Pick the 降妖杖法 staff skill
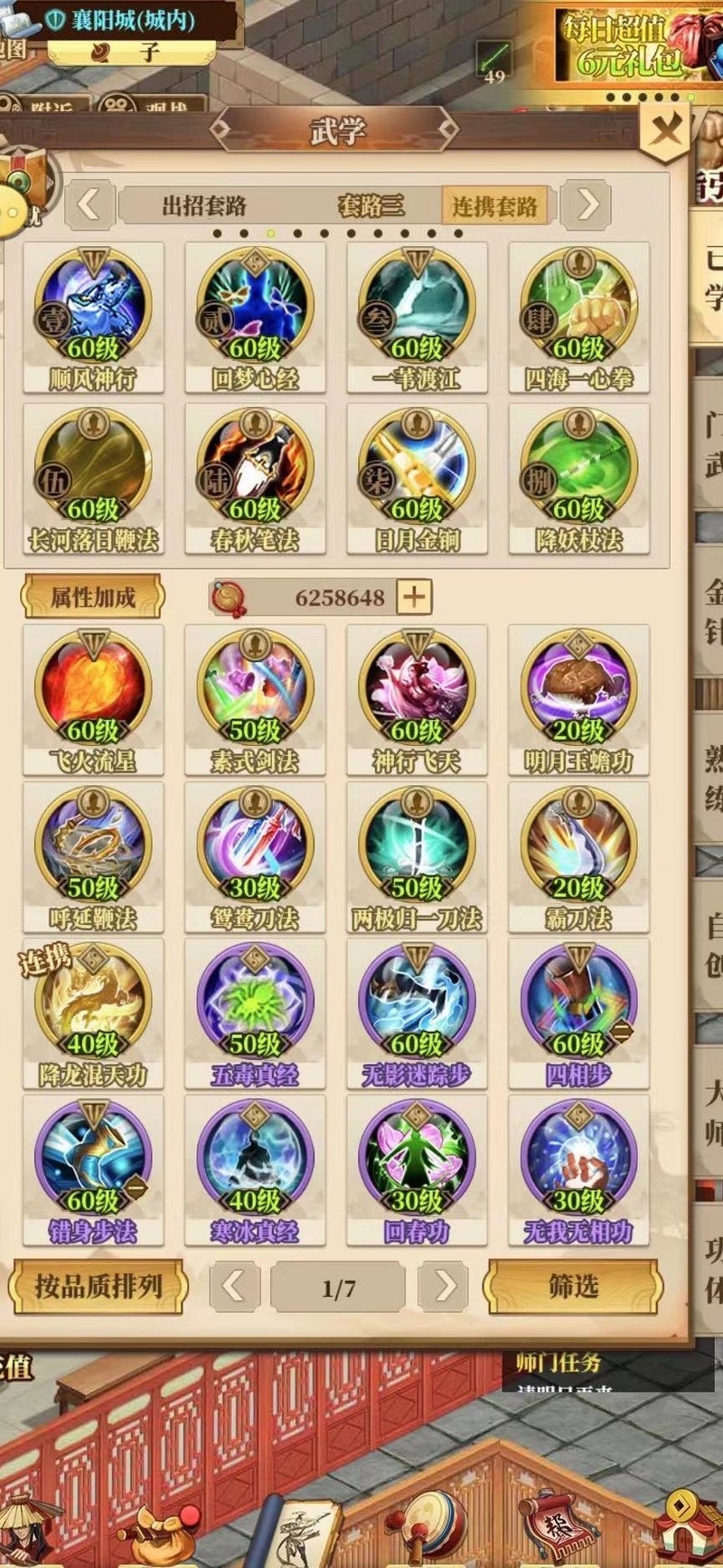The height and width of the screenshot is (1568, 723). (x=578, y=473)
